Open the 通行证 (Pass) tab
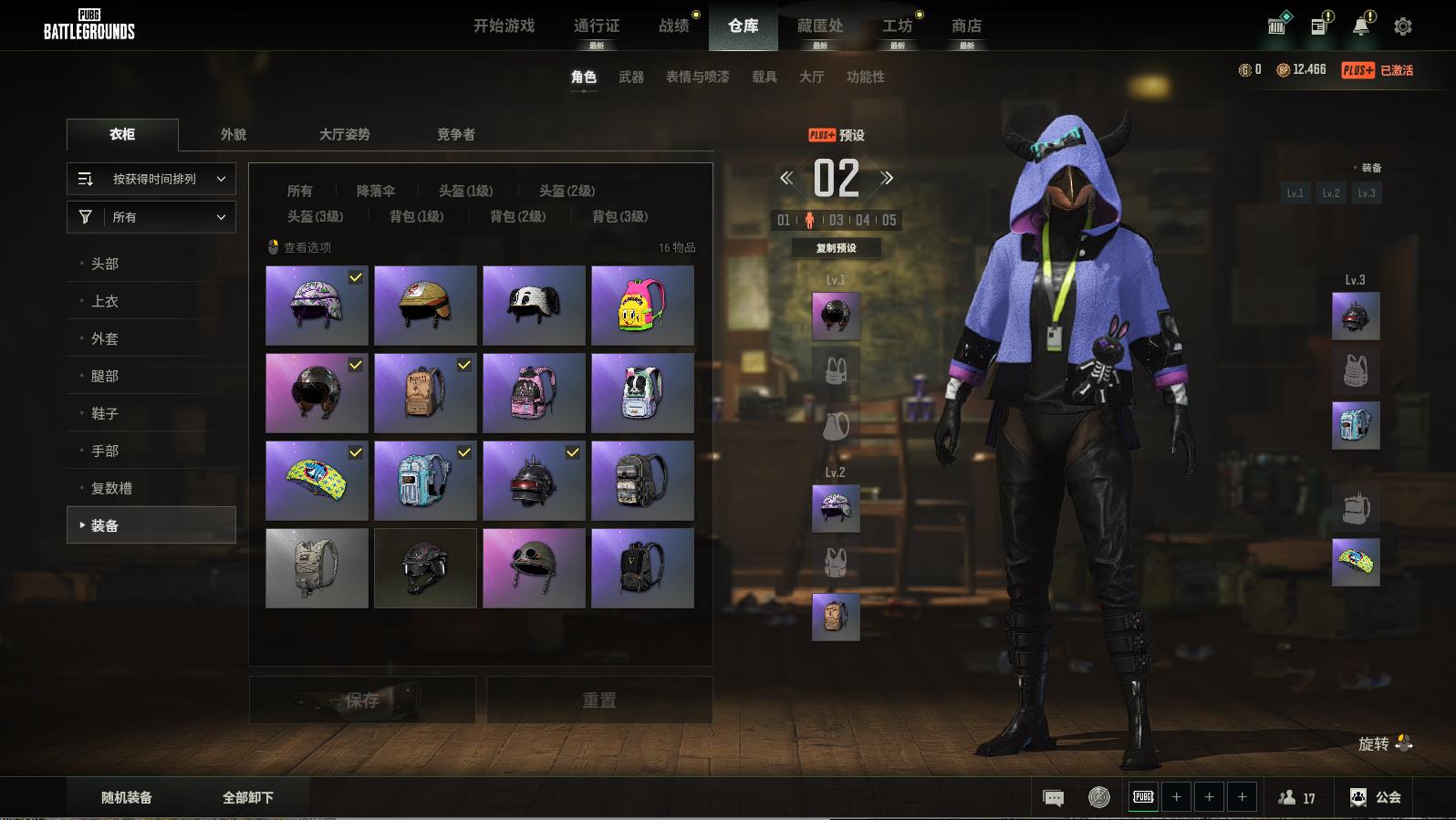Viewport: 1456px width, 820px height. click(x=597, y=26)
